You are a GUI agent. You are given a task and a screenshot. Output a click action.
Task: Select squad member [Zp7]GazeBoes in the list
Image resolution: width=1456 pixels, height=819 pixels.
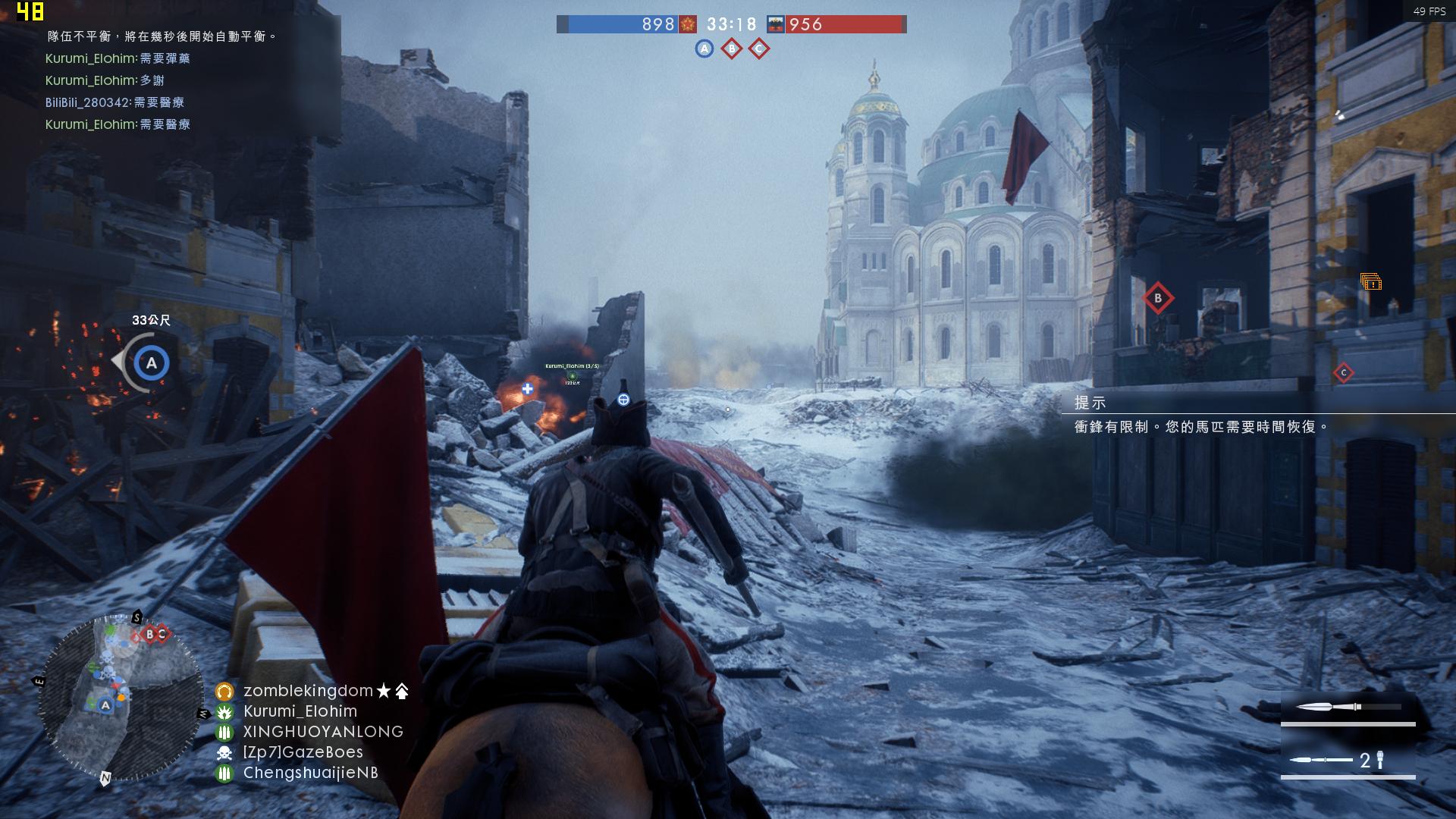coord(303,752)
